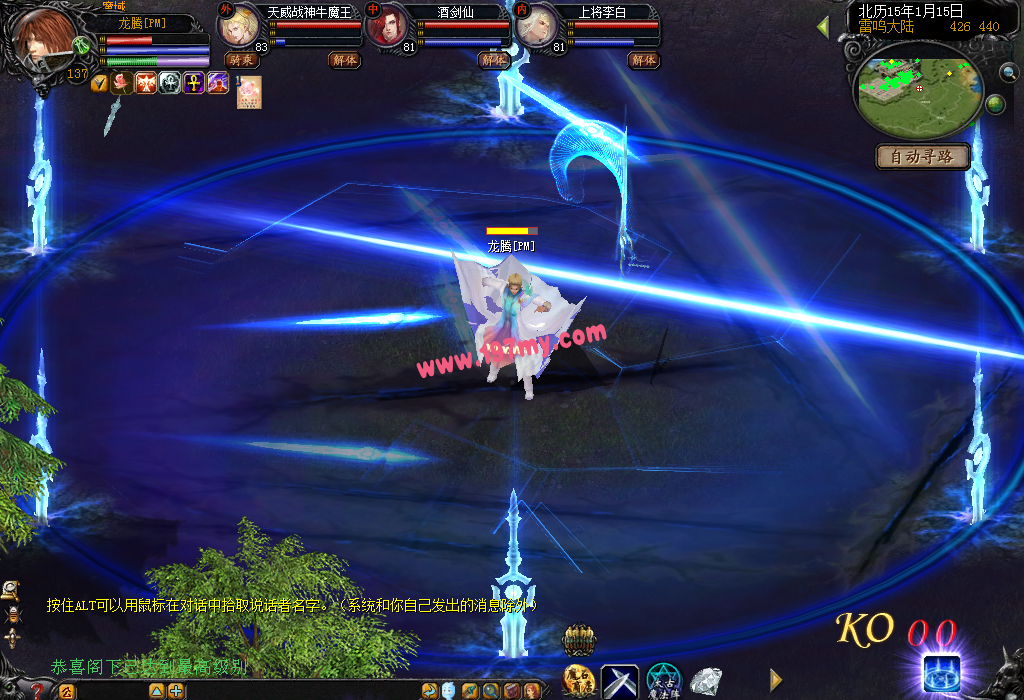This screenshot has height=700, width=1024.
Task: Select the 酒剑仙 red-haired portrait
Action: pyautogui.click(x=388, y=27)
